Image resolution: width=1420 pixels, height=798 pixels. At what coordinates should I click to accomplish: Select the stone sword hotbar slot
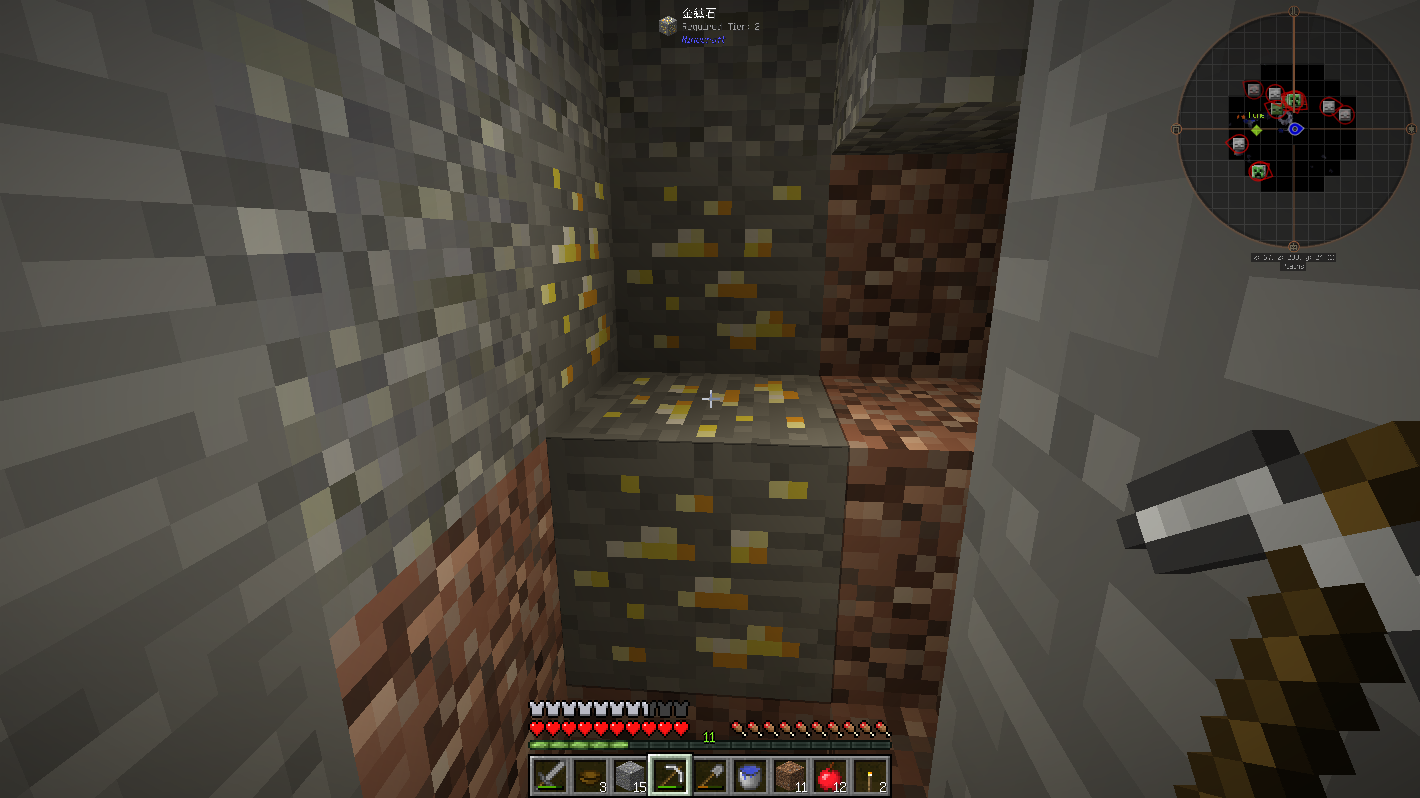549,775
